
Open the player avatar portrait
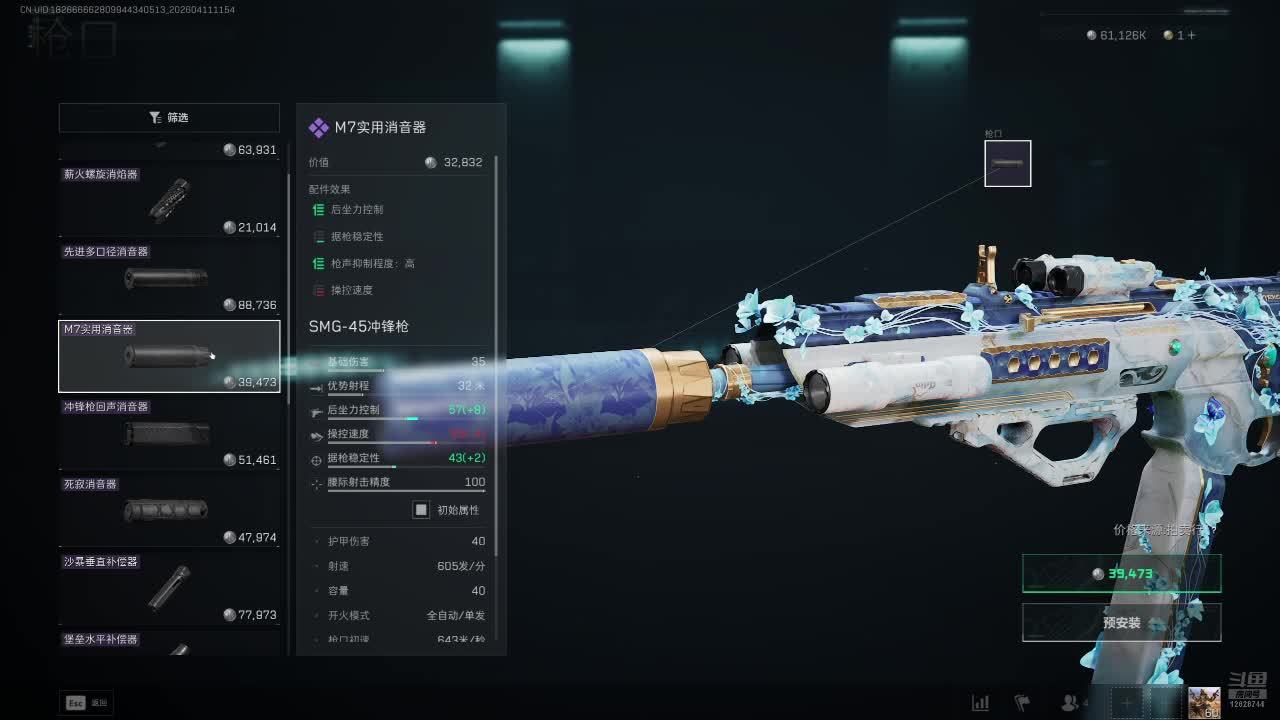point(1204,702)
